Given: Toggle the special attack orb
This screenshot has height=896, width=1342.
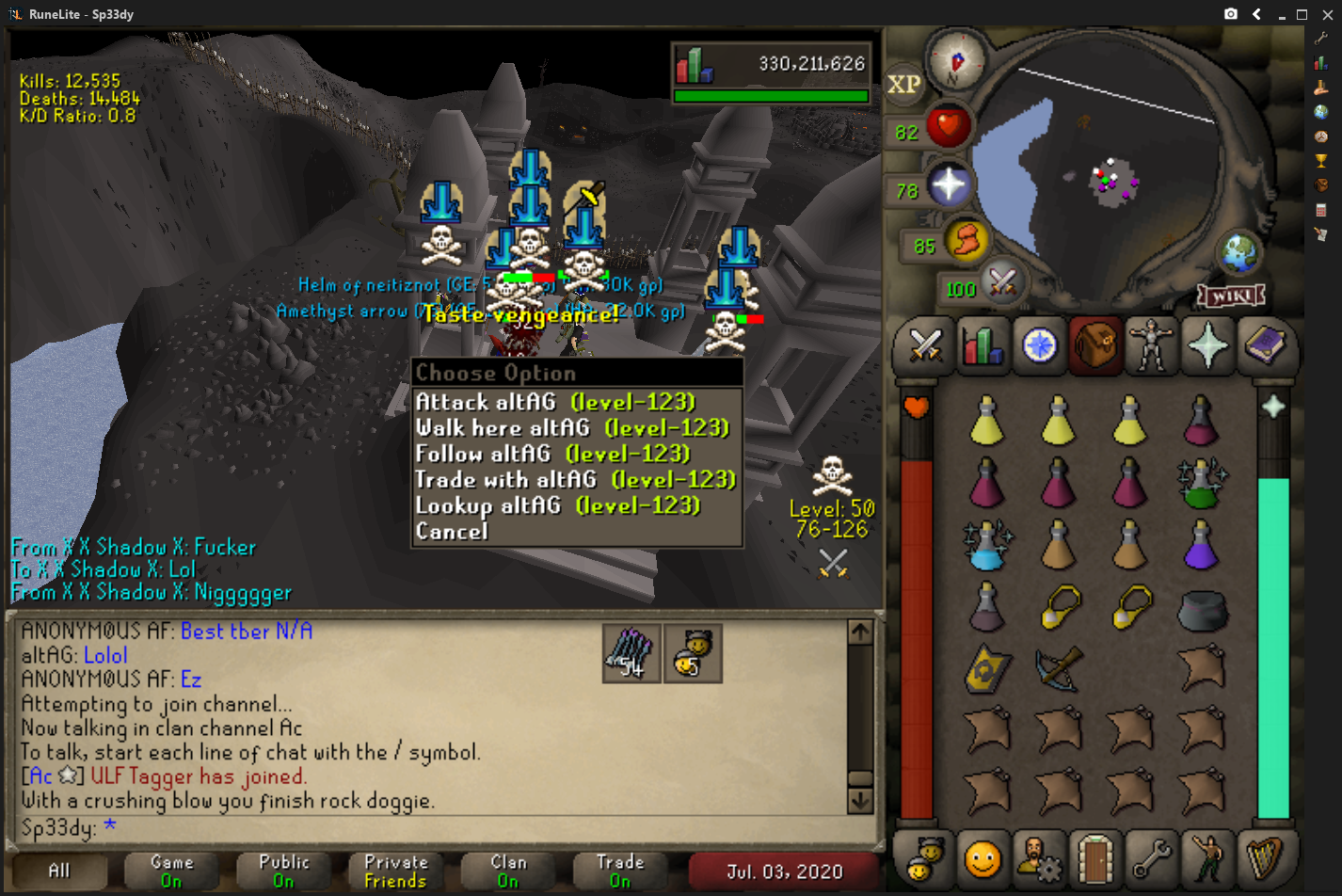Looking at the screenshot, I should [x=1000, y=281].
